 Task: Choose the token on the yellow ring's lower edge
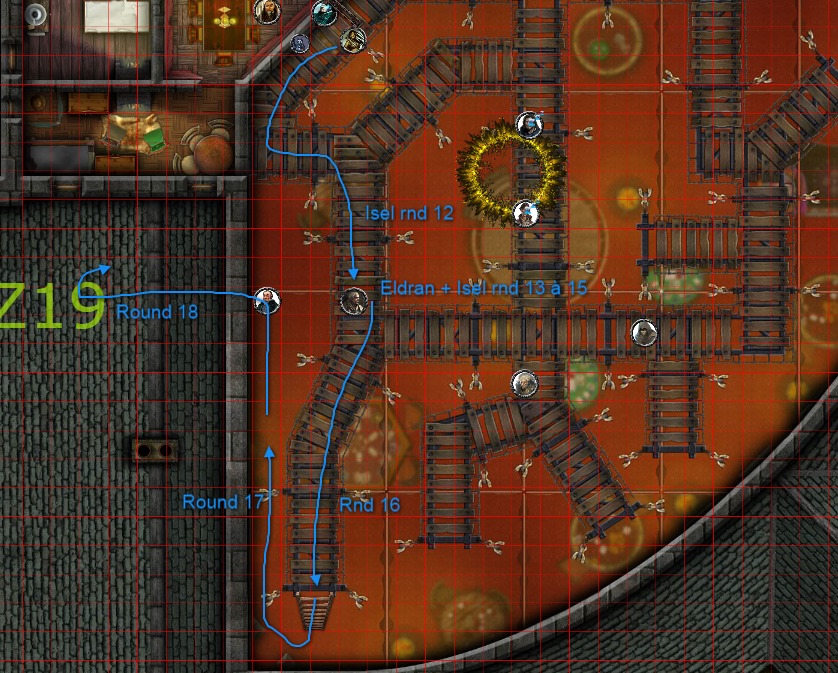pos(524,212)
